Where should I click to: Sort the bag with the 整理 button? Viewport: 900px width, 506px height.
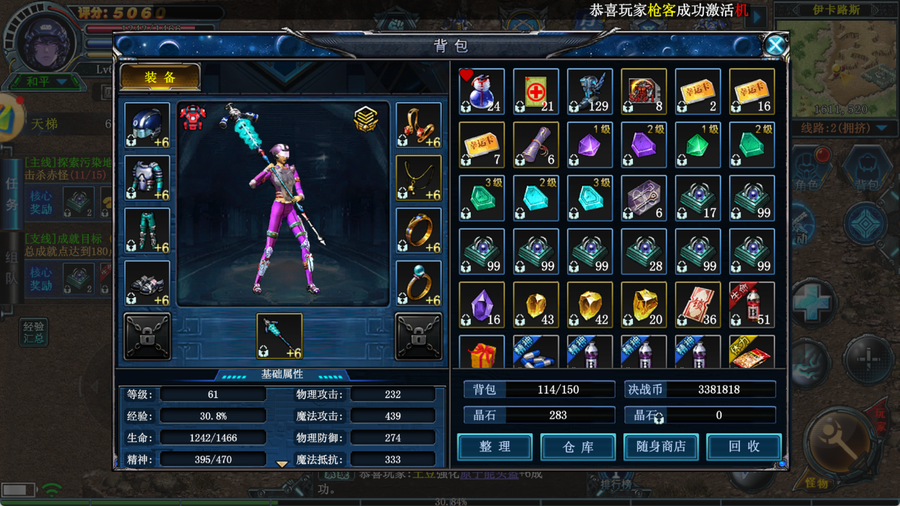tap(494, 446)
